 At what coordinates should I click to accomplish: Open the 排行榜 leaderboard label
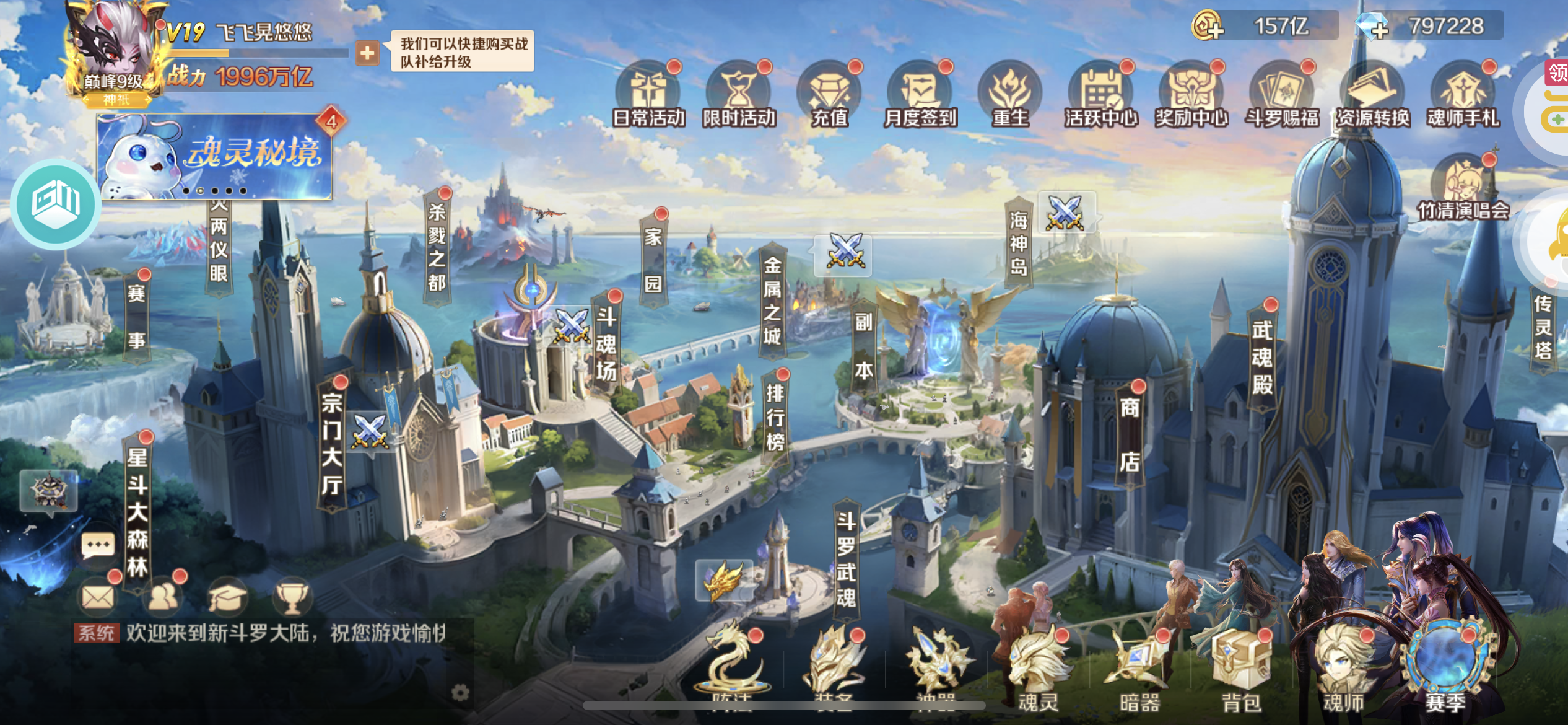coord(775,417)
